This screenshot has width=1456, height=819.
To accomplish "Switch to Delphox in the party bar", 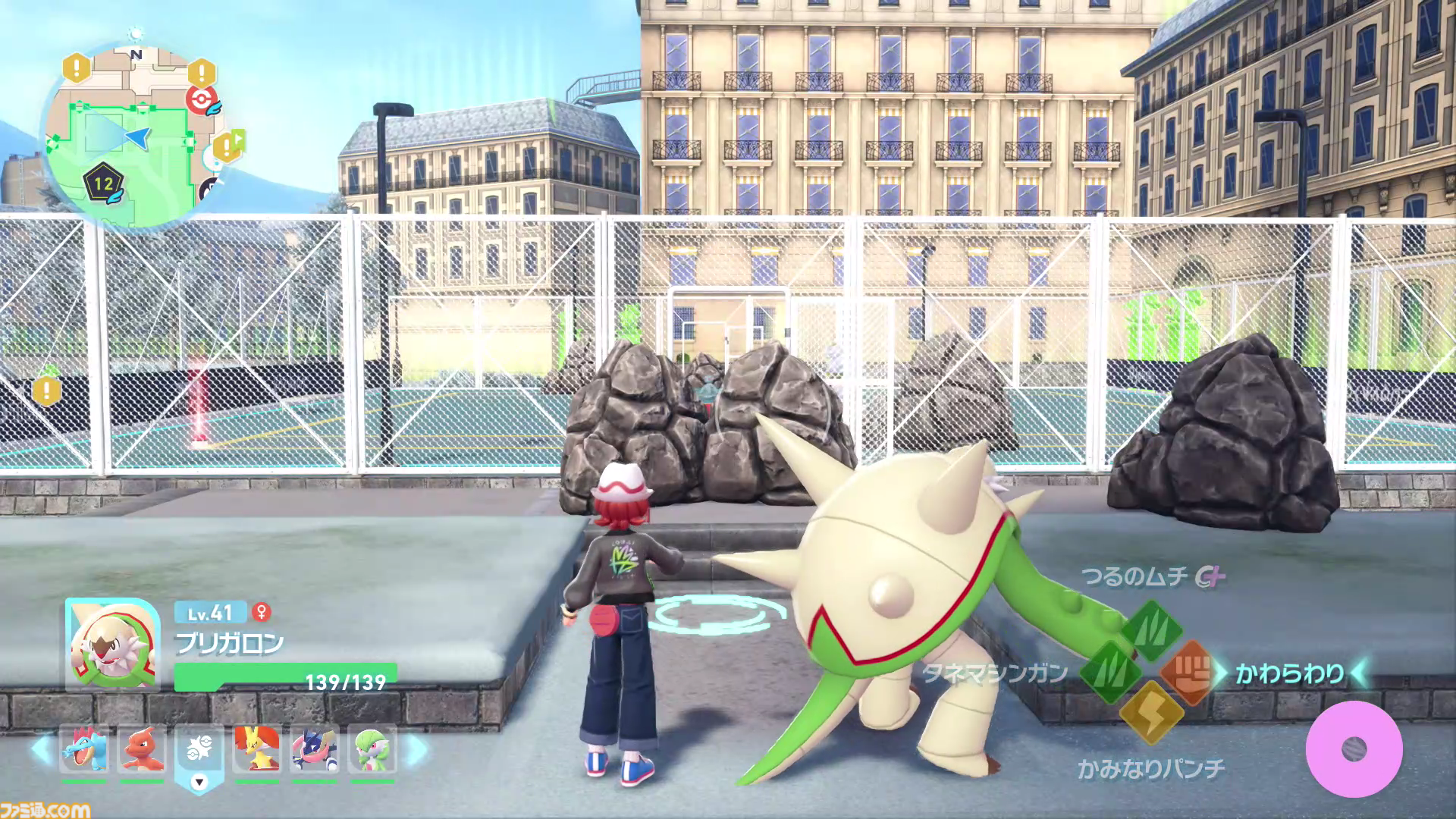I will [x=256, y=750].
